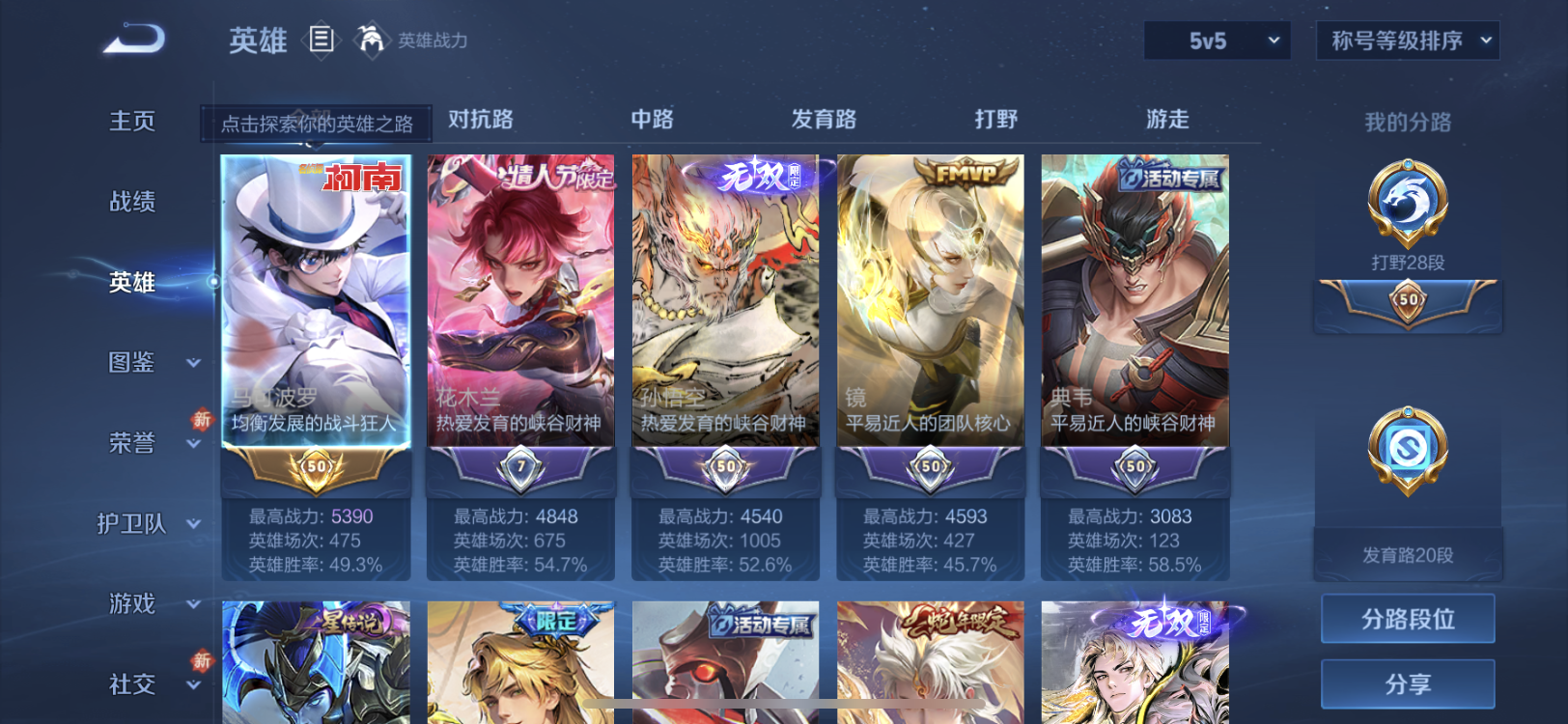1568x724 pixels.
Task: Switch to the 中路 lane tab
Action: coord(653,119)
